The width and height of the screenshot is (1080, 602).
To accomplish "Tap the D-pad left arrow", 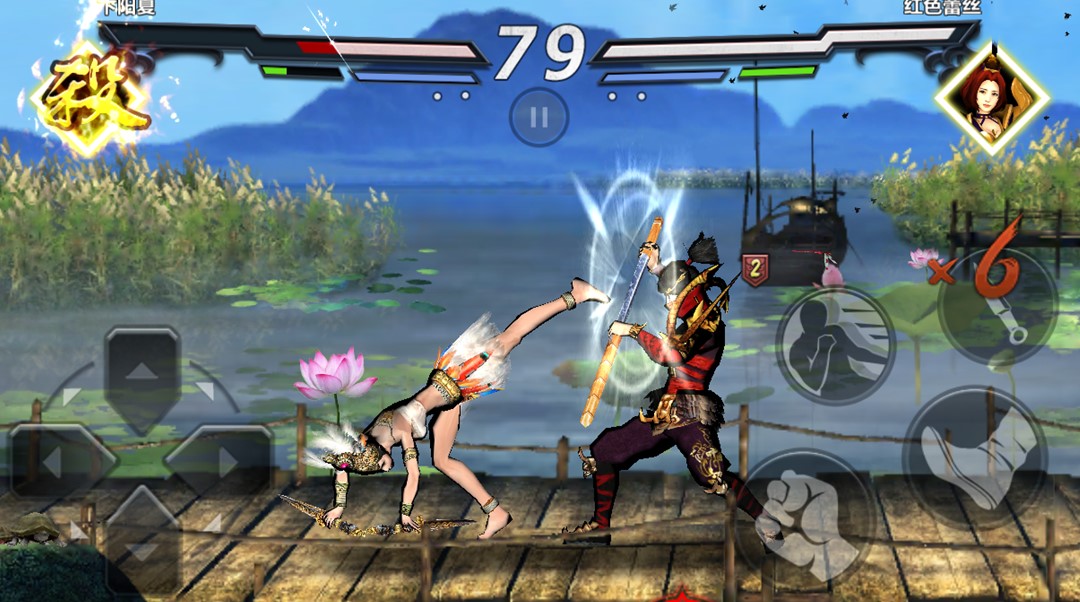I will click(x=57, y=461).
